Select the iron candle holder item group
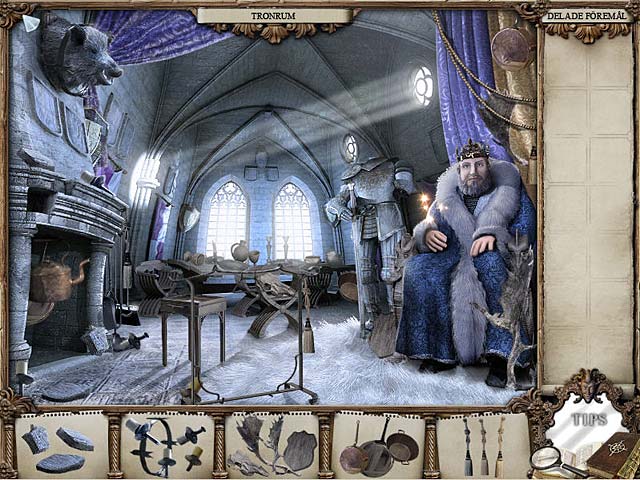 pyautogui.click(x=165, y=446)
